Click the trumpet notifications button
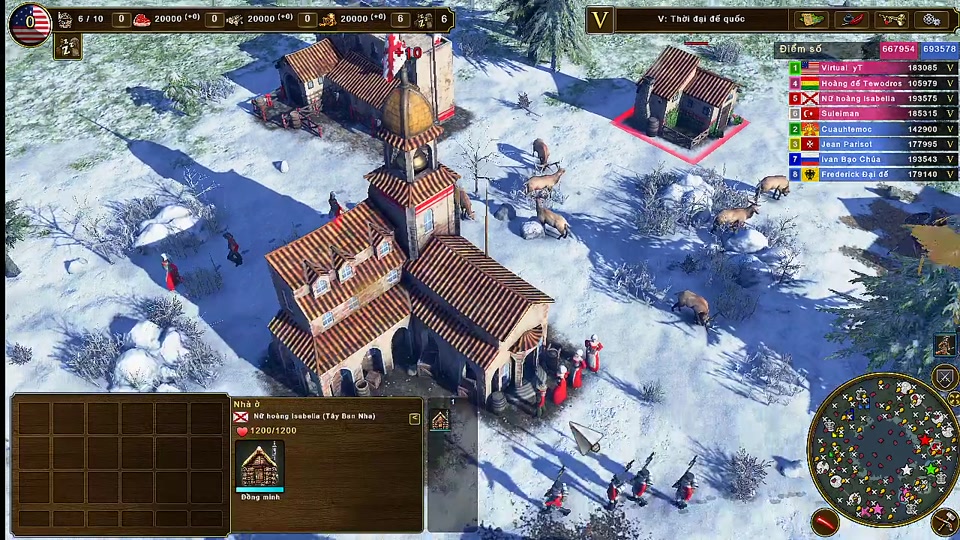 [891, 20]
